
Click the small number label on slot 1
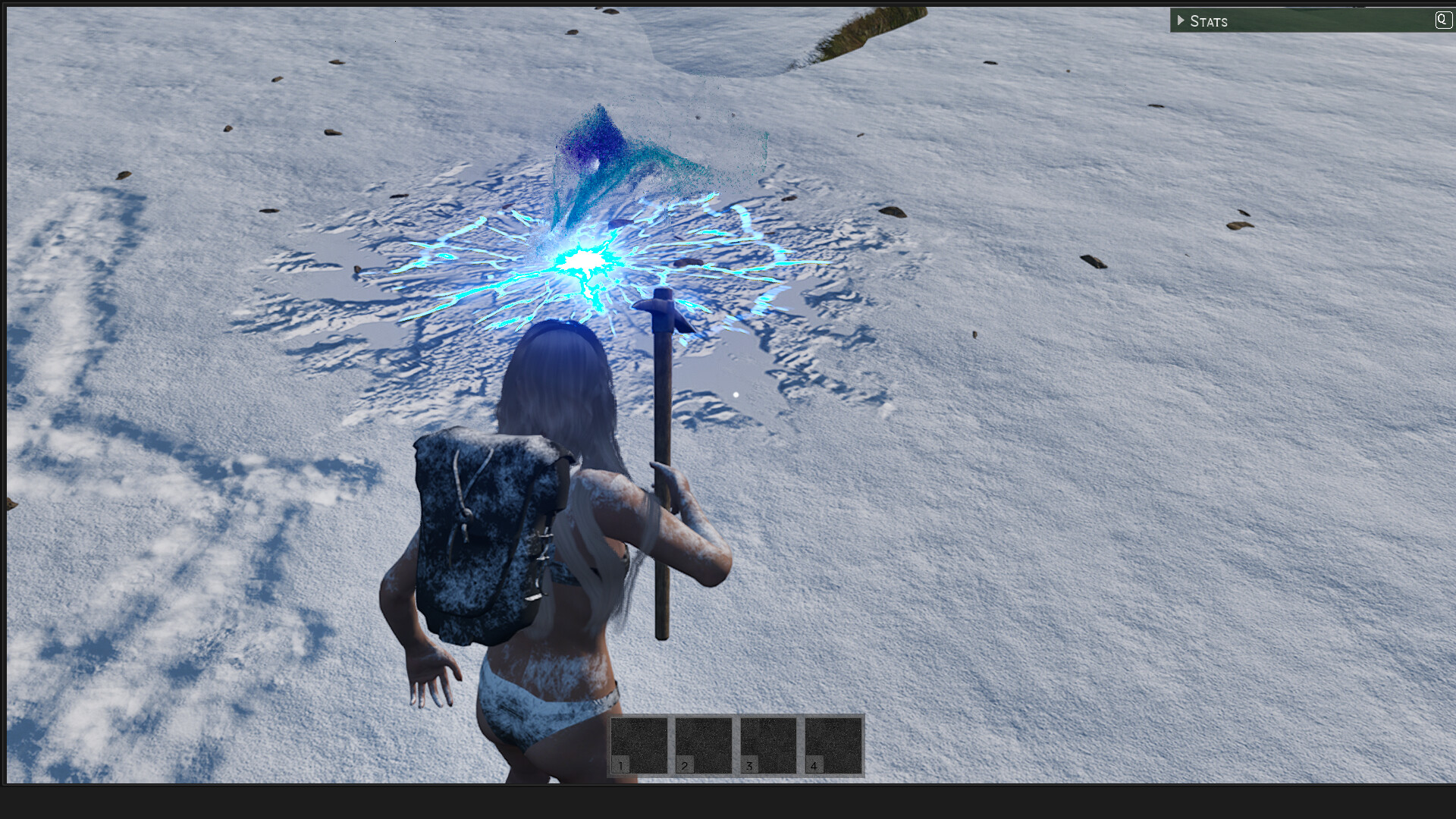(x=620, y=767)
